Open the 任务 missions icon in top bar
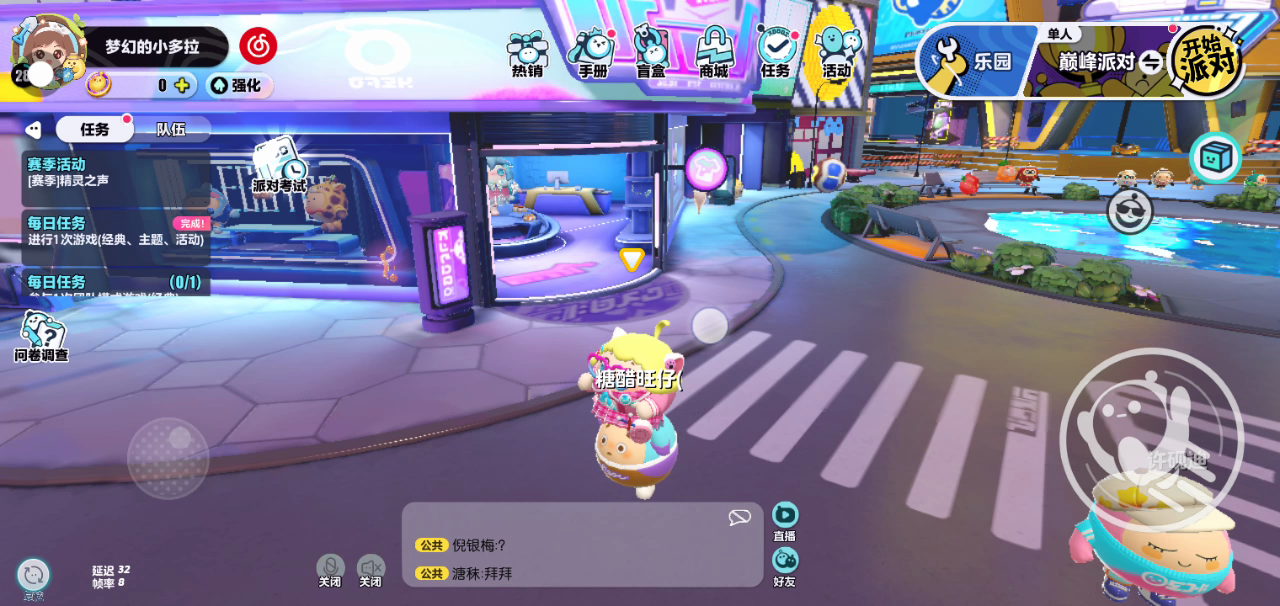The image size is (1280, 606). pos(776,55)
